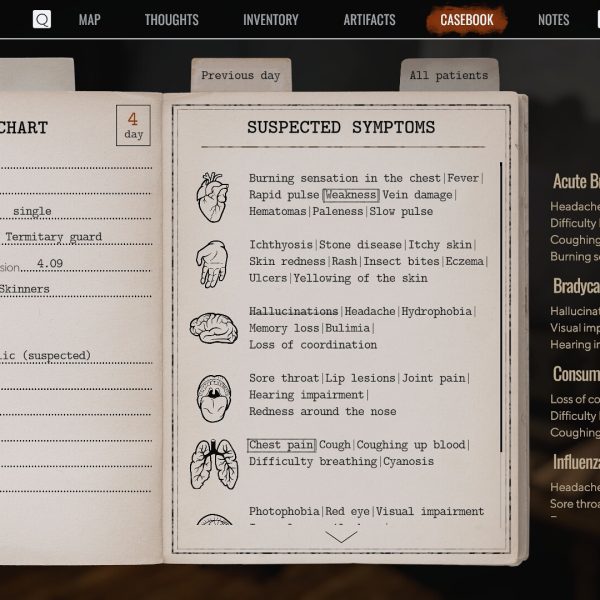The image size is (600, 600).
Task: Choose the Itchy skin symptom
Action: pyautogui.click(x=443, y=245)
